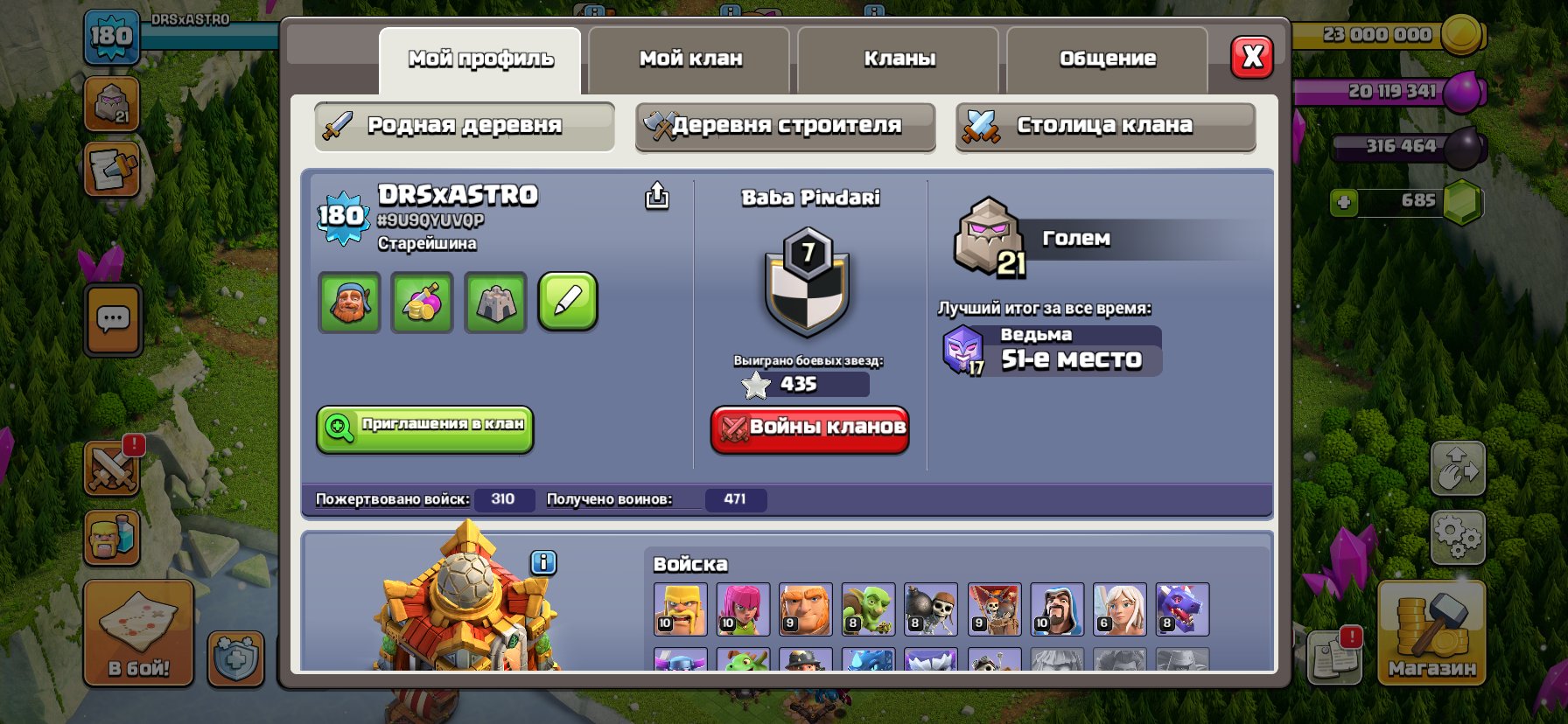The width and height of the screenshot is (1568, 724).
Task: Select the green pencil profile edit icon
Action: (567, 303)
